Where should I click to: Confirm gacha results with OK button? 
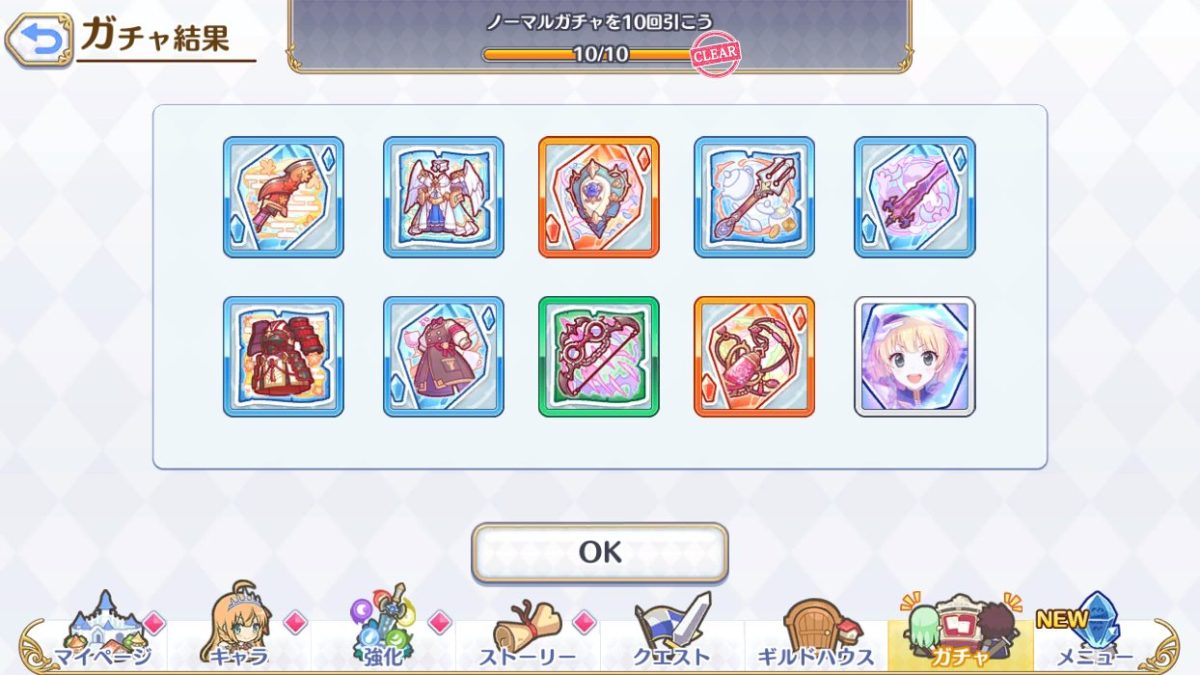pyautogui.click(x=600, y=552)
